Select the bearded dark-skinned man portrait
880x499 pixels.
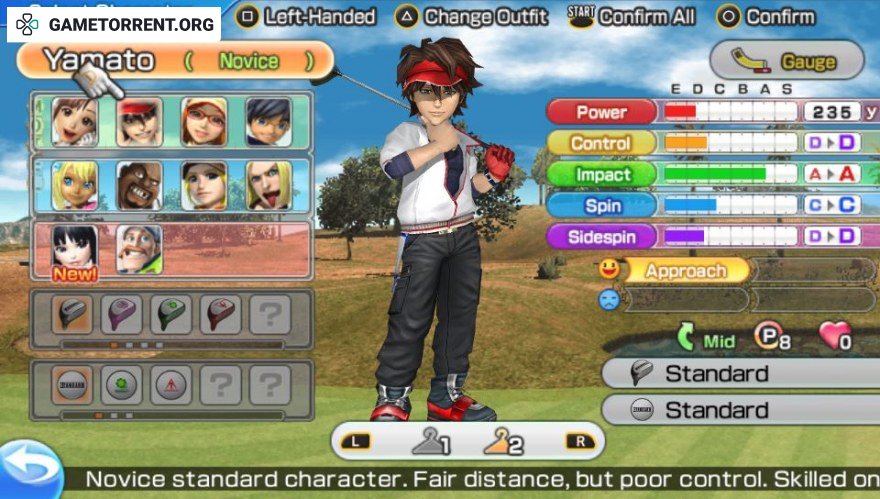click(x=139, y=185)
